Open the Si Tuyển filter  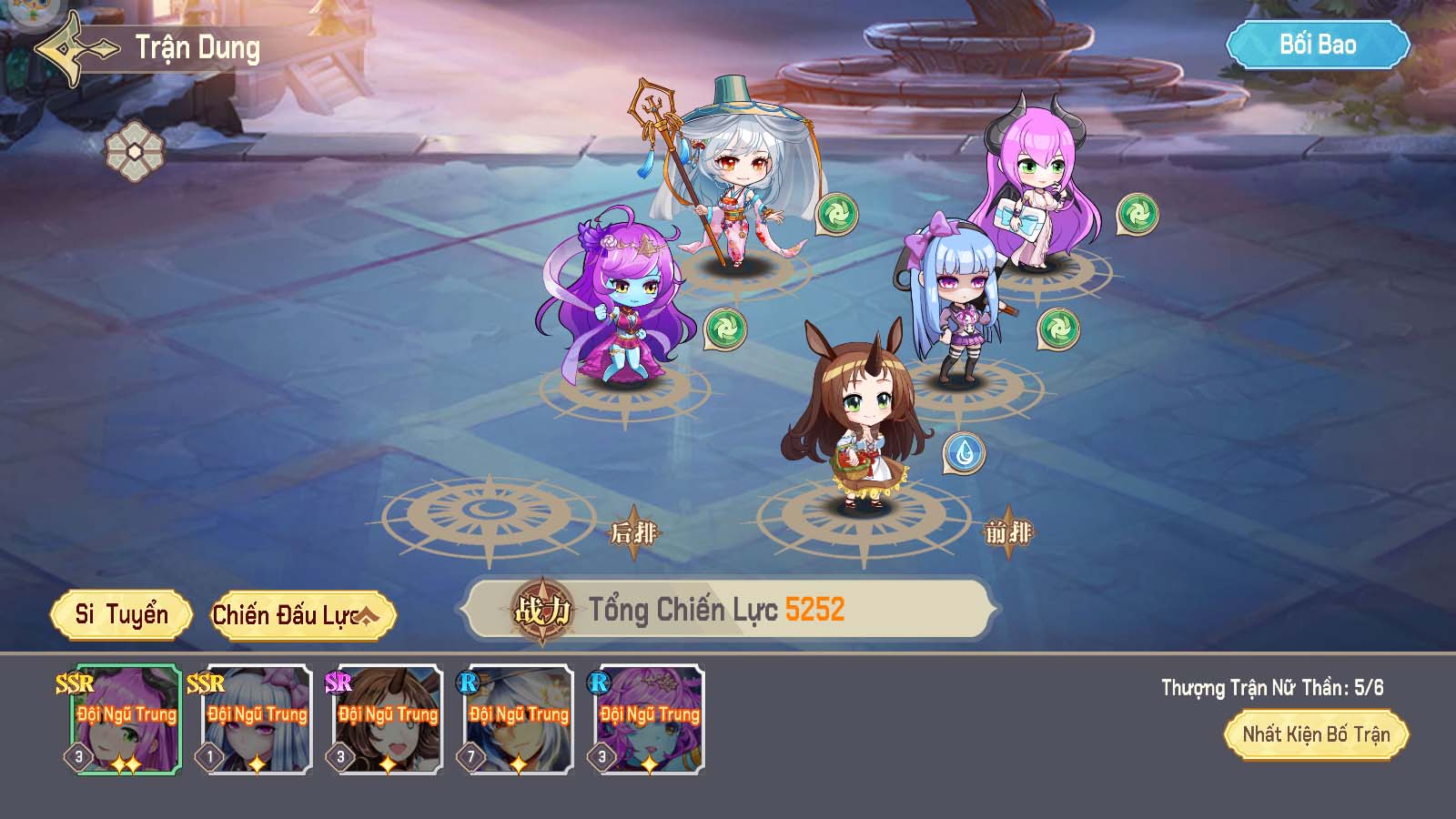[x=122, y=614]
